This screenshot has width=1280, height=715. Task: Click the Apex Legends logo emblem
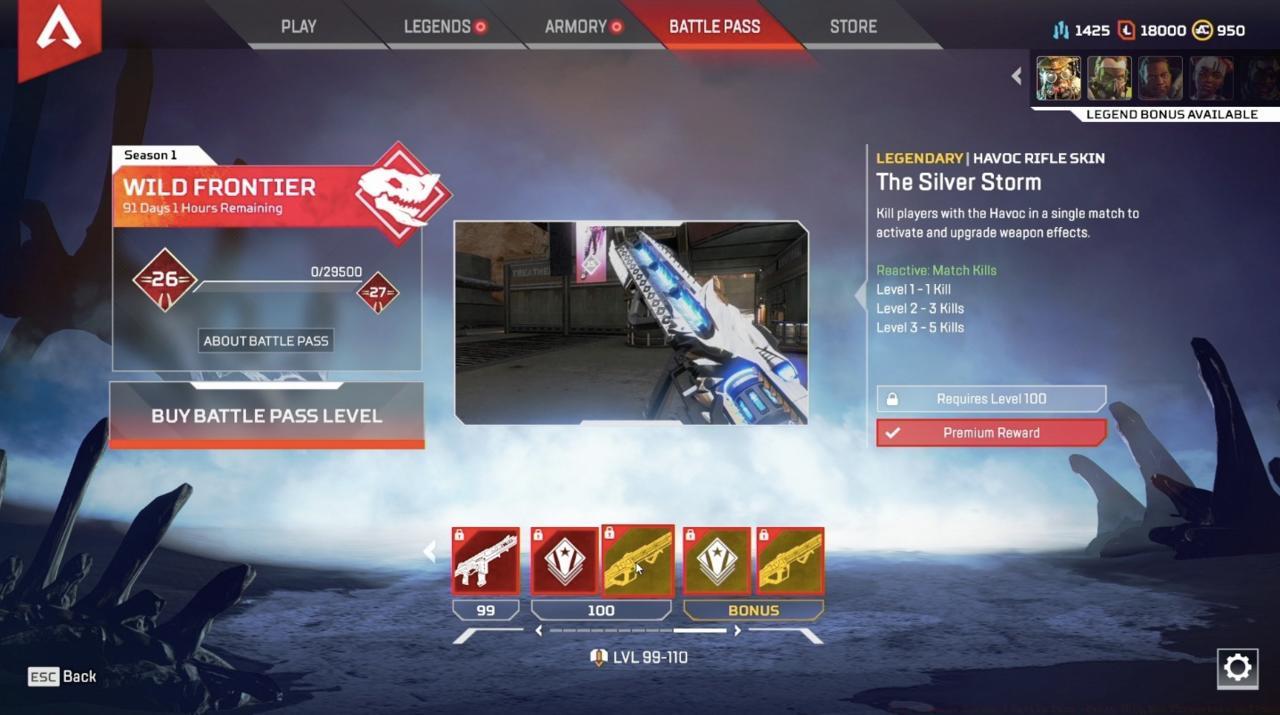[x=59, y=32]
